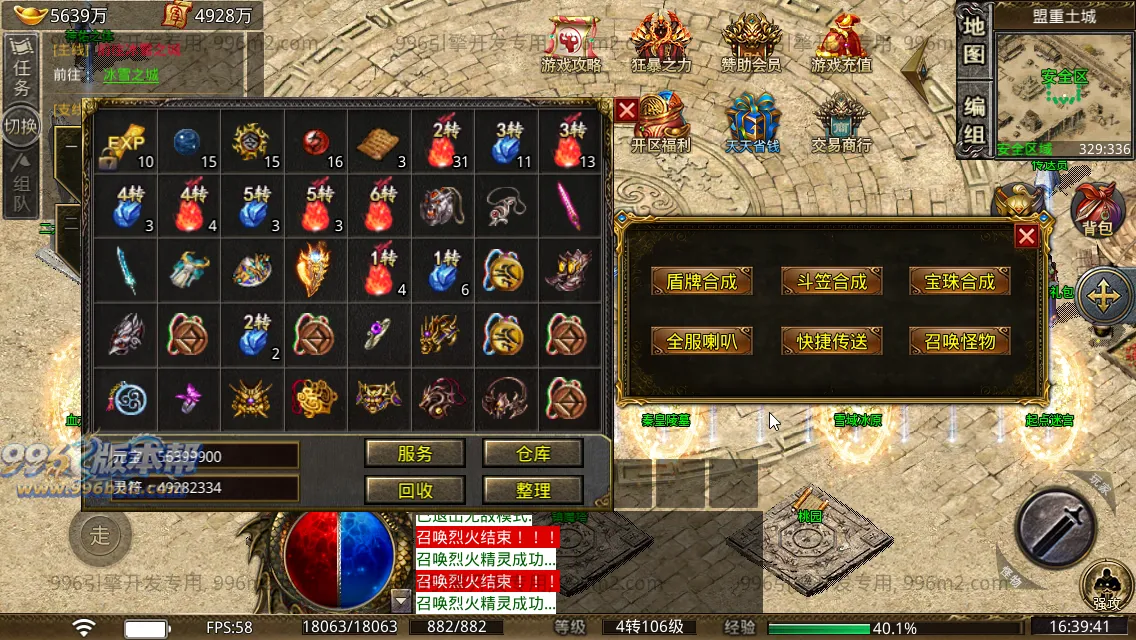Close the inventory bag window
Viewport: 1136px width, 640px height.
627,110
